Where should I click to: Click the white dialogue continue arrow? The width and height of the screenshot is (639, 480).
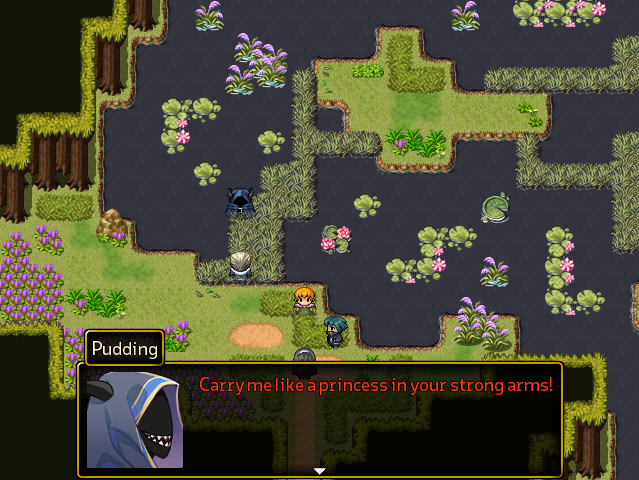(x=320, y=470)
